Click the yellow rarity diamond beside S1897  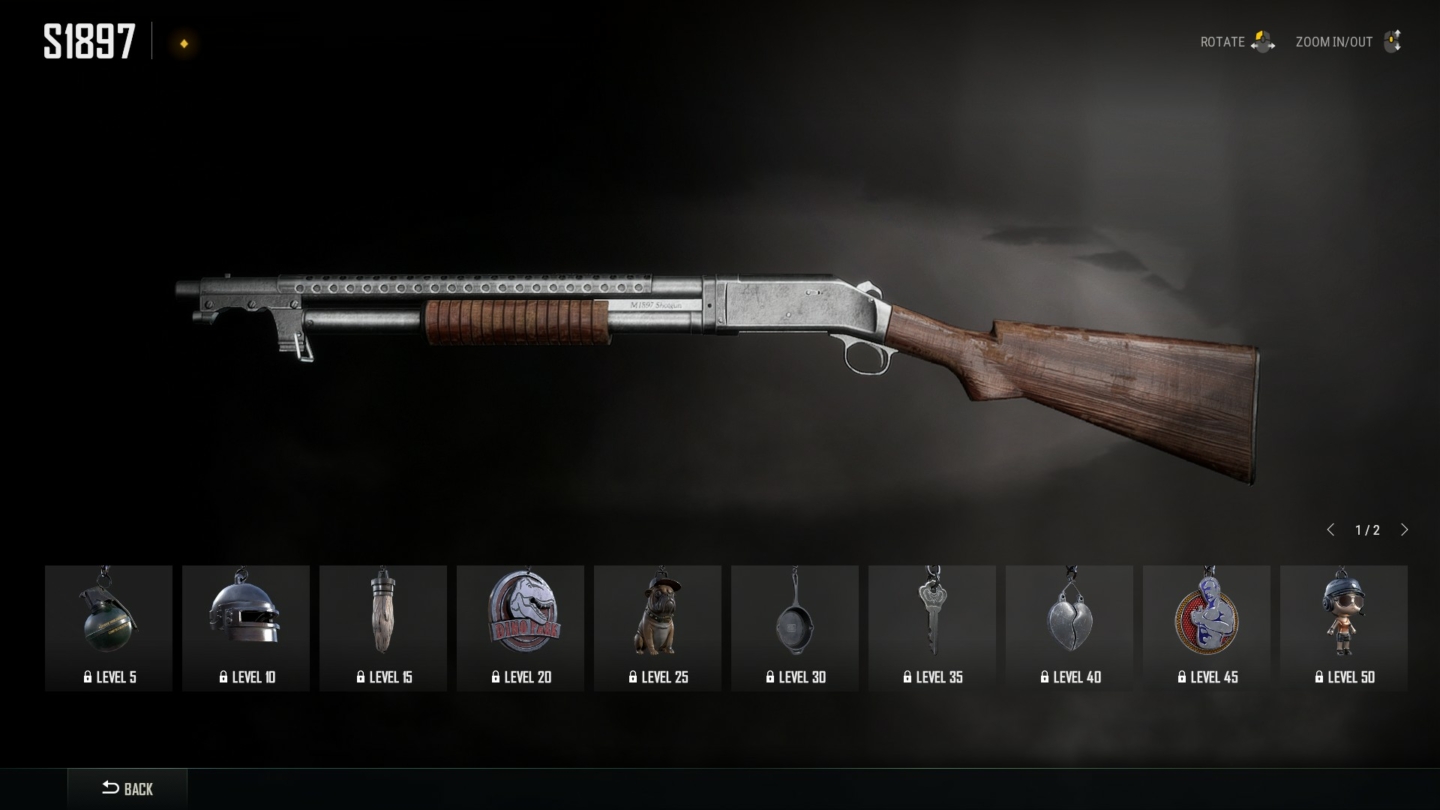coord(184,44)
